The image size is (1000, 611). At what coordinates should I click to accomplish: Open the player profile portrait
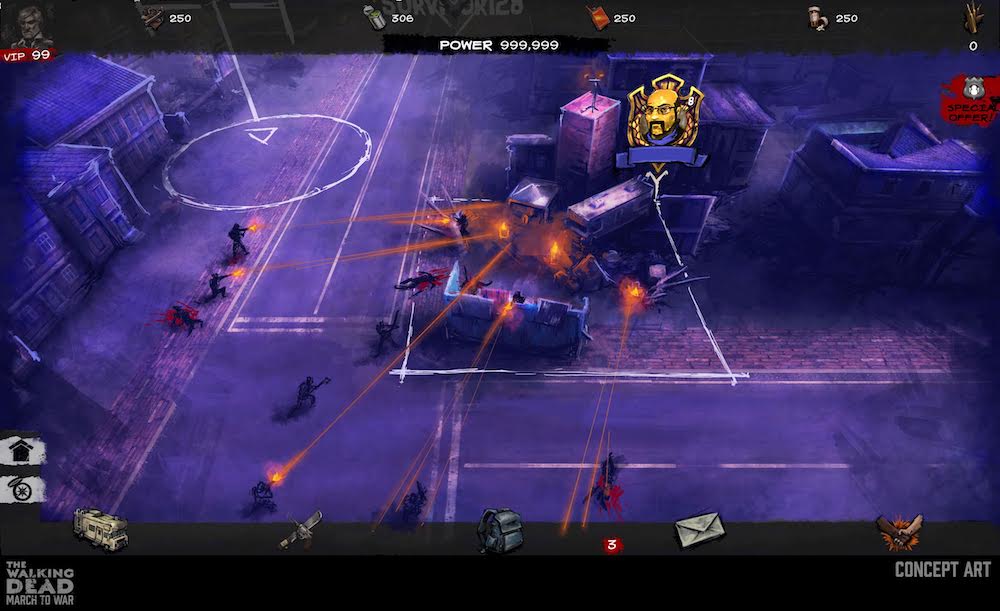point(25,24)
